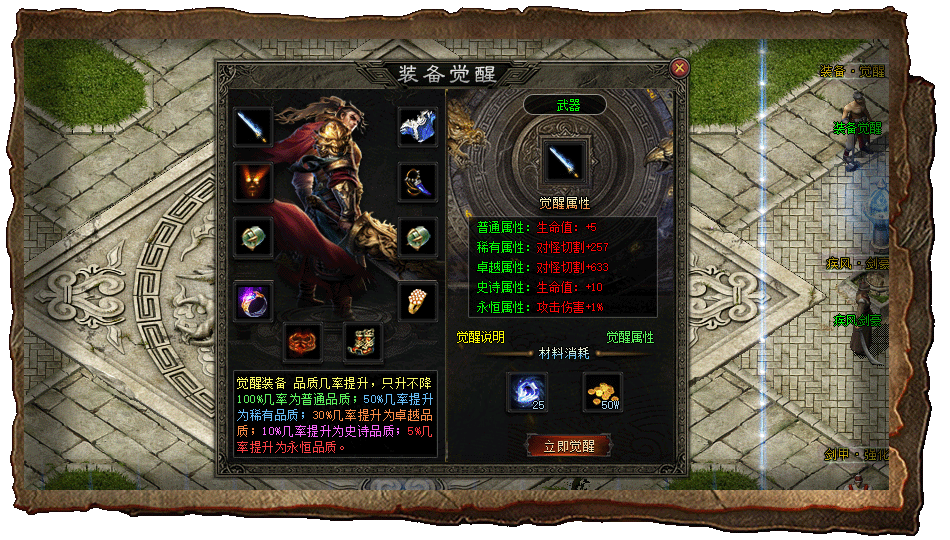This screenshot has height=540, width=950.
Task: Select the blue armor equipment slot
Action: click(418, 127)
